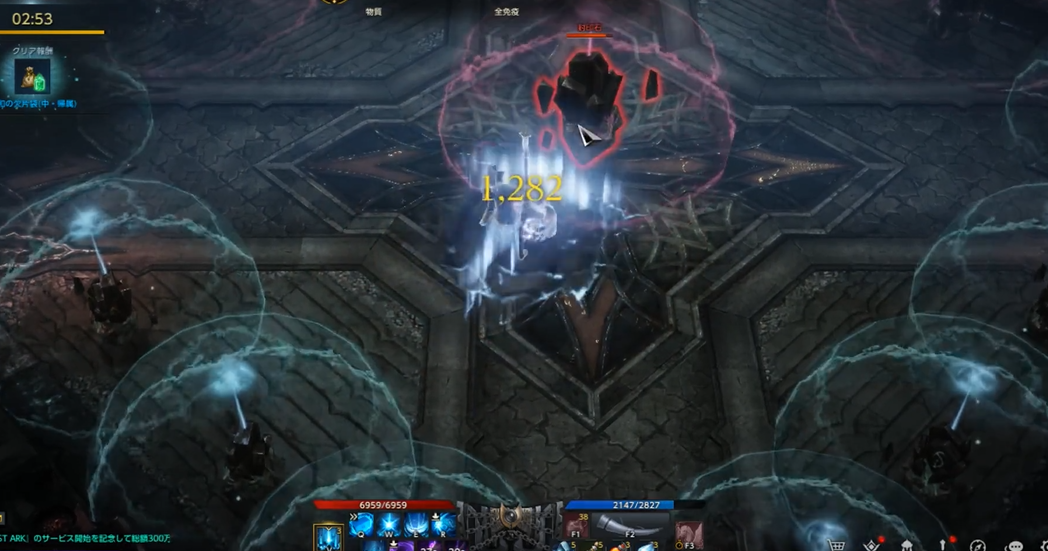Open the diamond emblem menu with red dot
The height and width of the screenshot is (551, 1048).
pyautogui.click(x=872, y=545)
